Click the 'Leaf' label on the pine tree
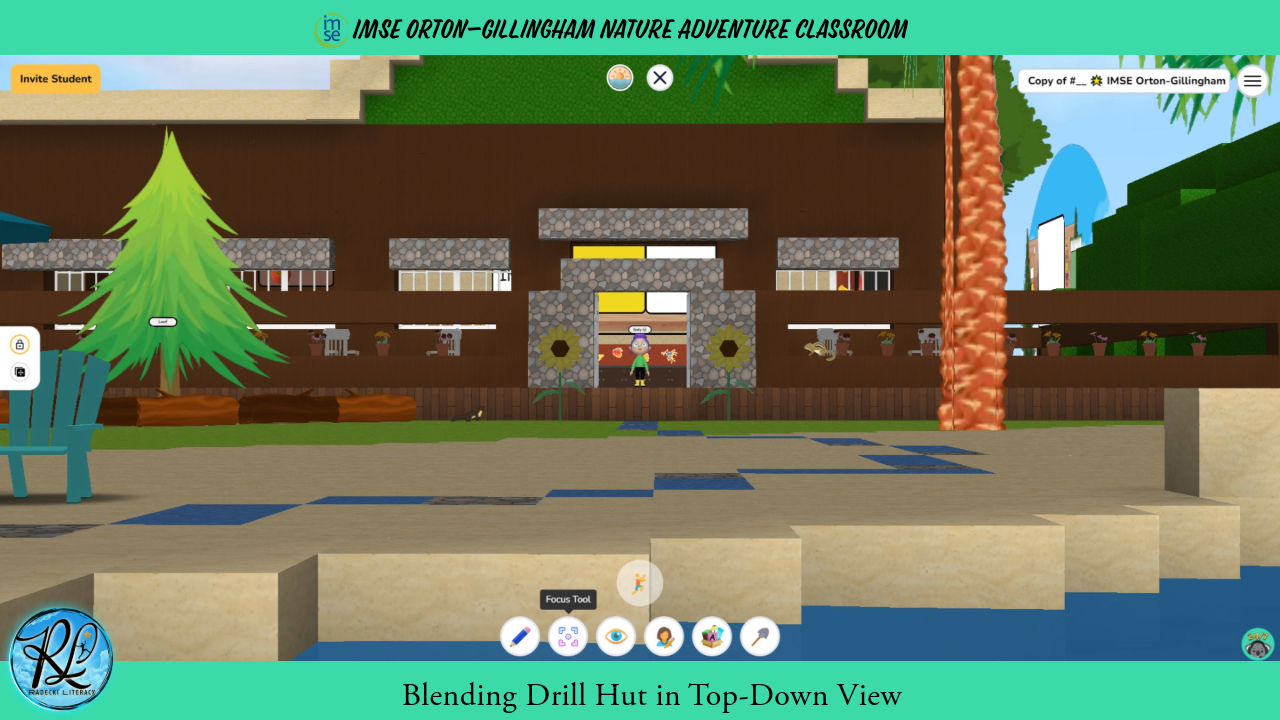1280x720 pixels. (161, 321)
